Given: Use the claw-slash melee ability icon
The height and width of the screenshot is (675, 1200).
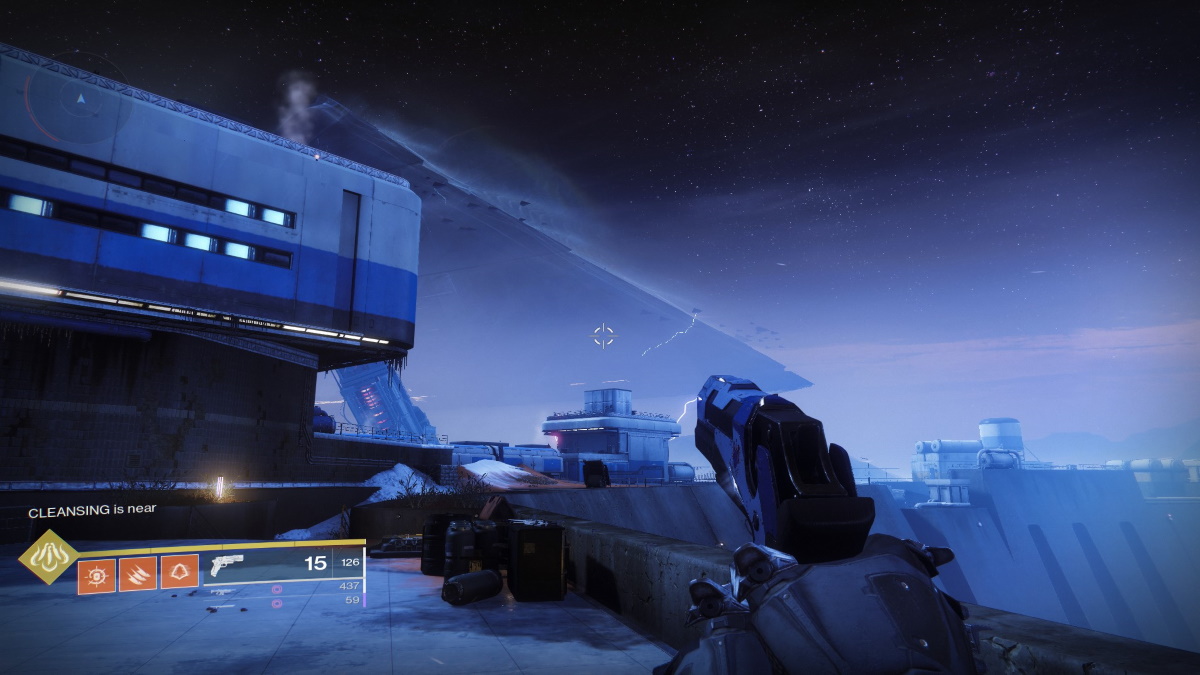Looking at the screenshot, I should tap(138, 575).
